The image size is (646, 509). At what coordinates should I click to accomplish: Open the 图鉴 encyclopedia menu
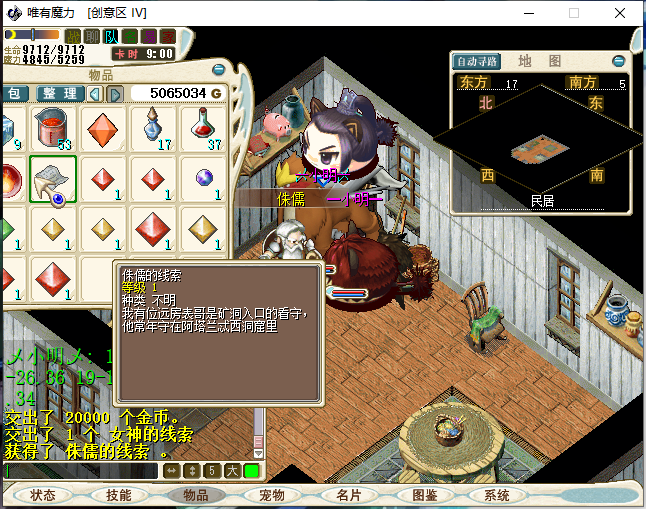(x=424, y=495)
